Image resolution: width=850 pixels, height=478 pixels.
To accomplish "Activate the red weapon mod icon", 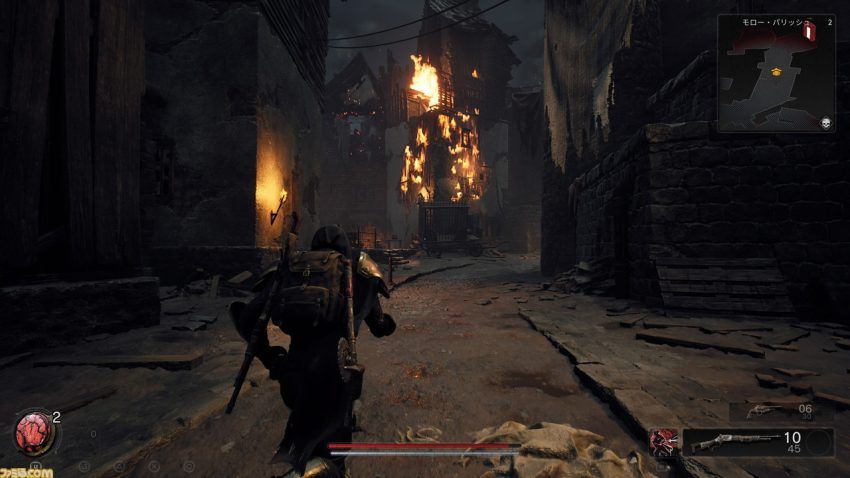I will [x=662, y=441].
